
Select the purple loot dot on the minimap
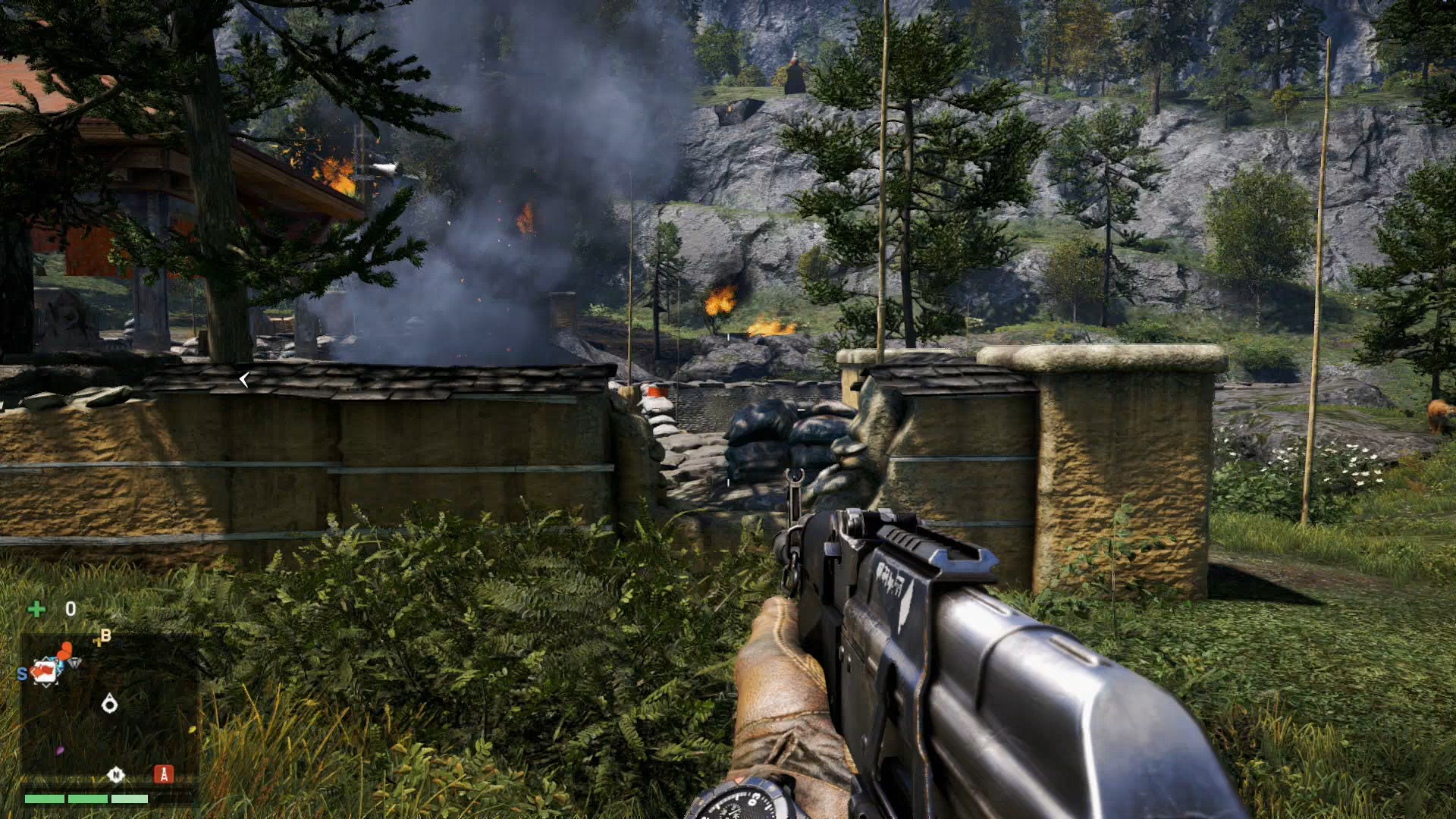(60, 749)
